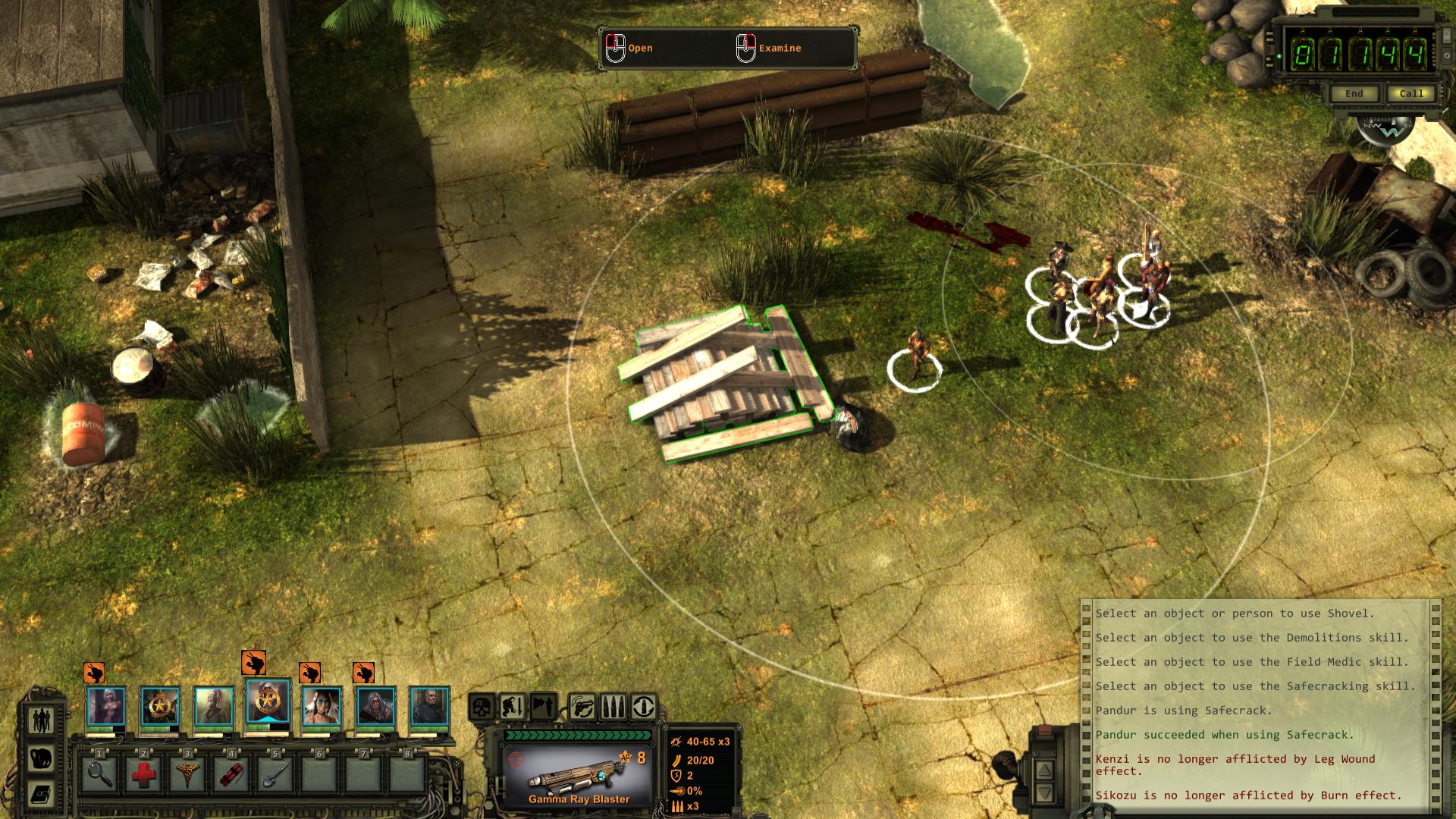Click the reload weapon circular bullet icon
Screen dimensions: 1456x819
643,707
